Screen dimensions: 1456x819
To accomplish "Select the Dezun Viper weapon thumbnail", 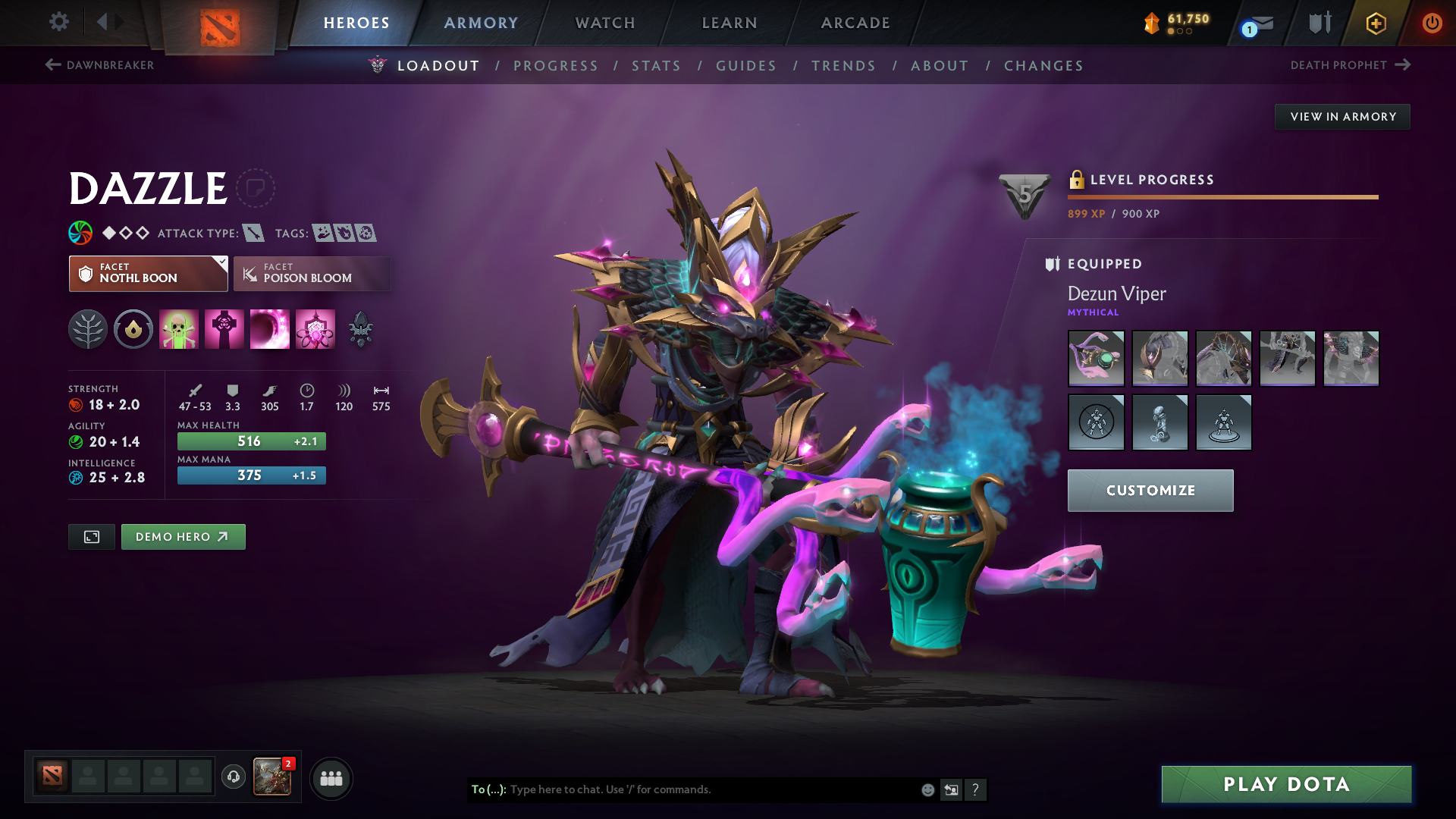I will tap(1096, 359).
